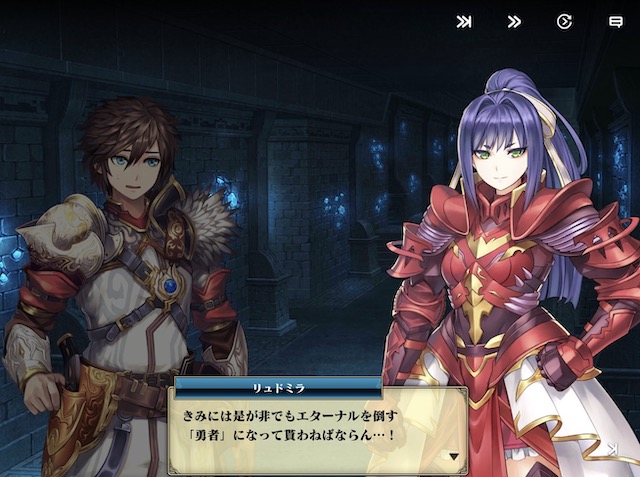Advance dialogue with the down-arrow indicator
This screenshot has width=640, height=477.
pos(453,456)
